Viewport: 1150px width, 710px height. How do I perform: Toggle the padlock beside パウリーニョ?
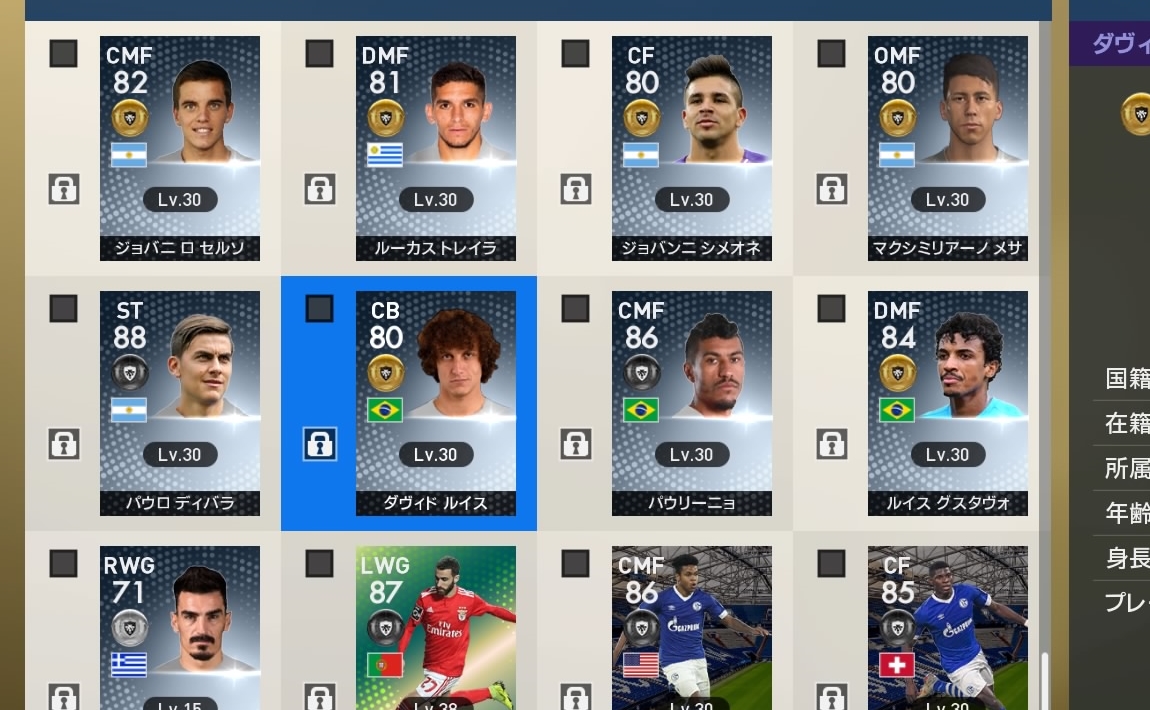576,444
